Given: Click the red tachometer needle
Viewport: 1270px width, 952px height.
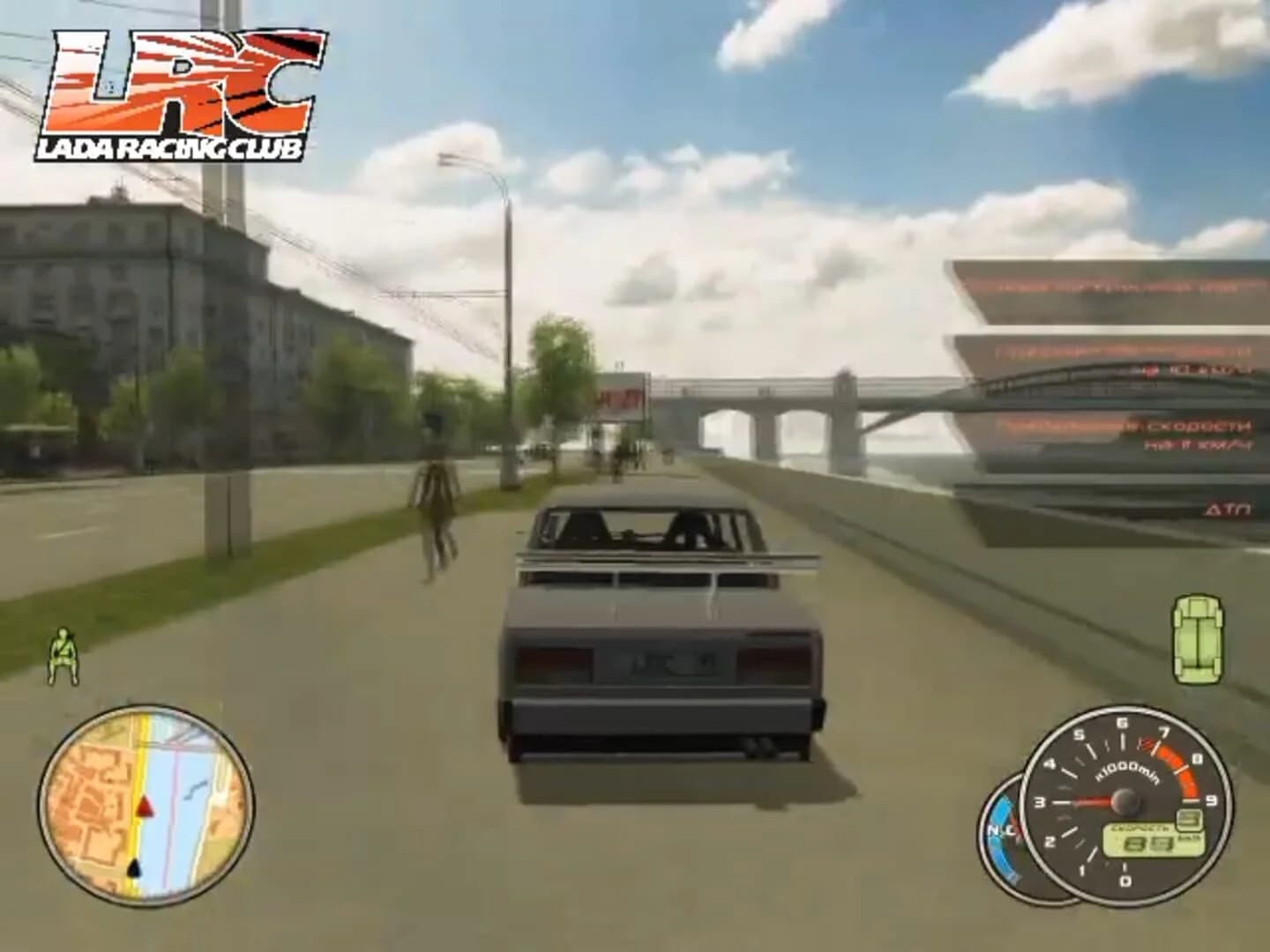Looking at the screenshot, I should click(1092, 802).
